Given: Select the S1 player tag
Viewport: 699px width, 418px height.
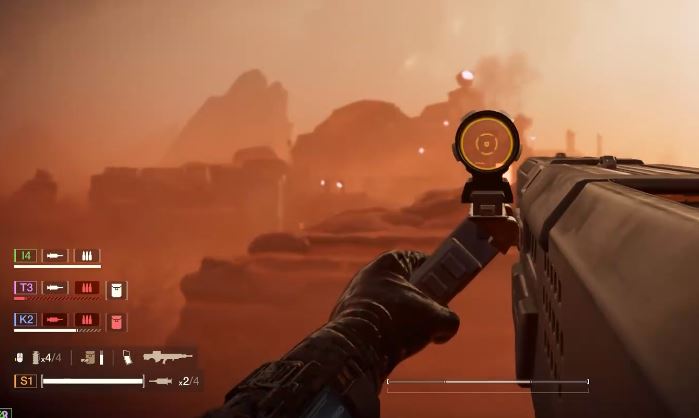Looking at the screenshot, I should click(x=26, y=381).
